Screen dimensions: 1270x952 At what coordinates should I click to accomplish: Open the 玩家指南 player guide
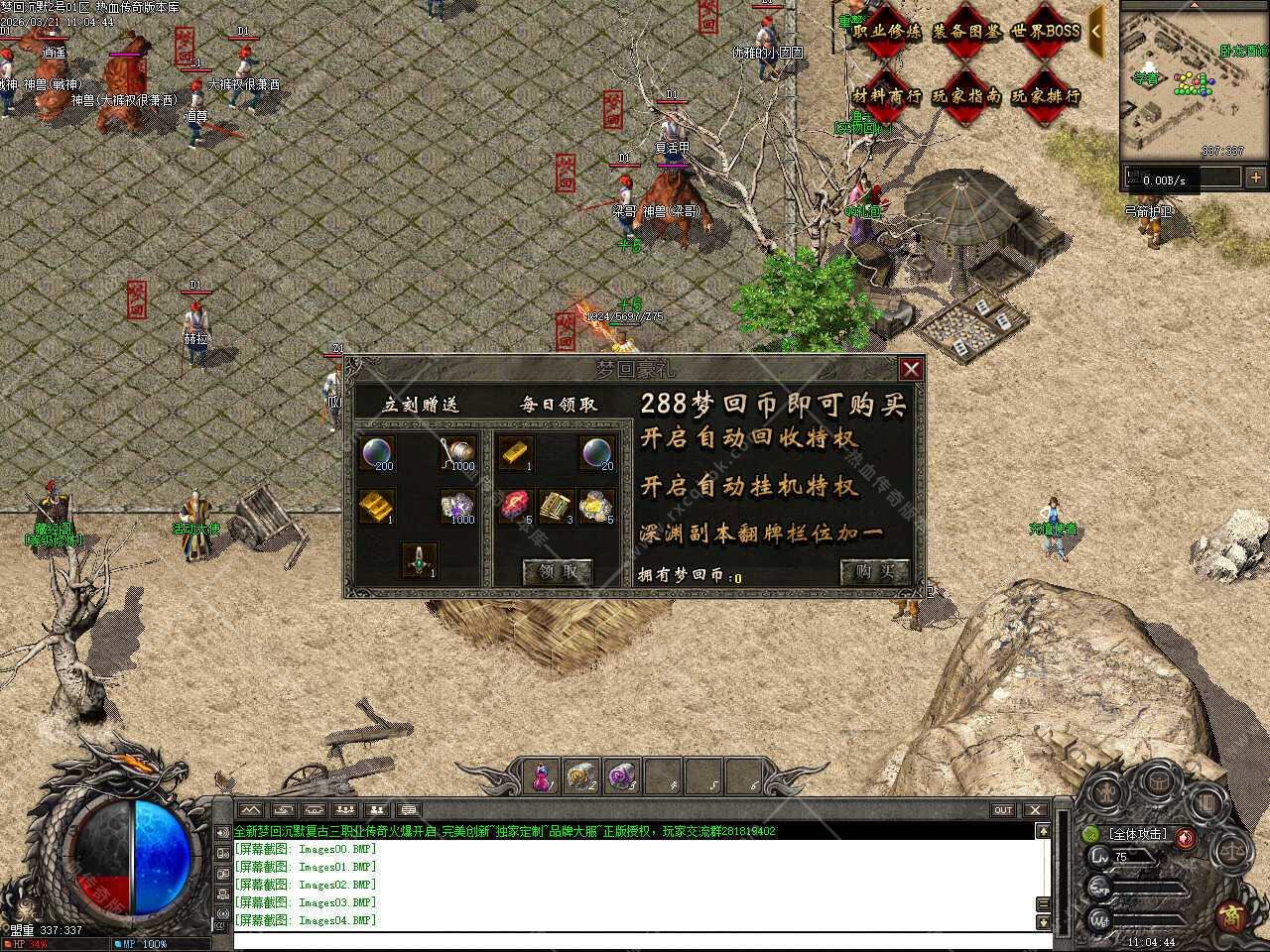[965, 96]
